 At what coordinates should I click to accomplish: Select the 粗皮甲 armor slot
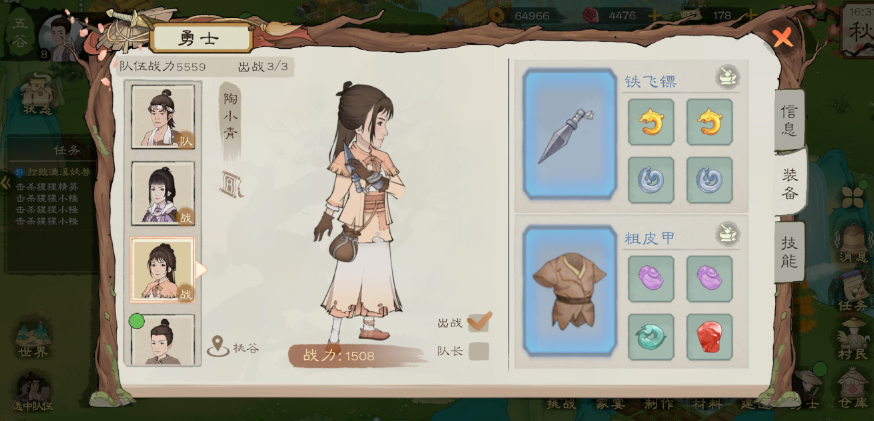[569, 291]
